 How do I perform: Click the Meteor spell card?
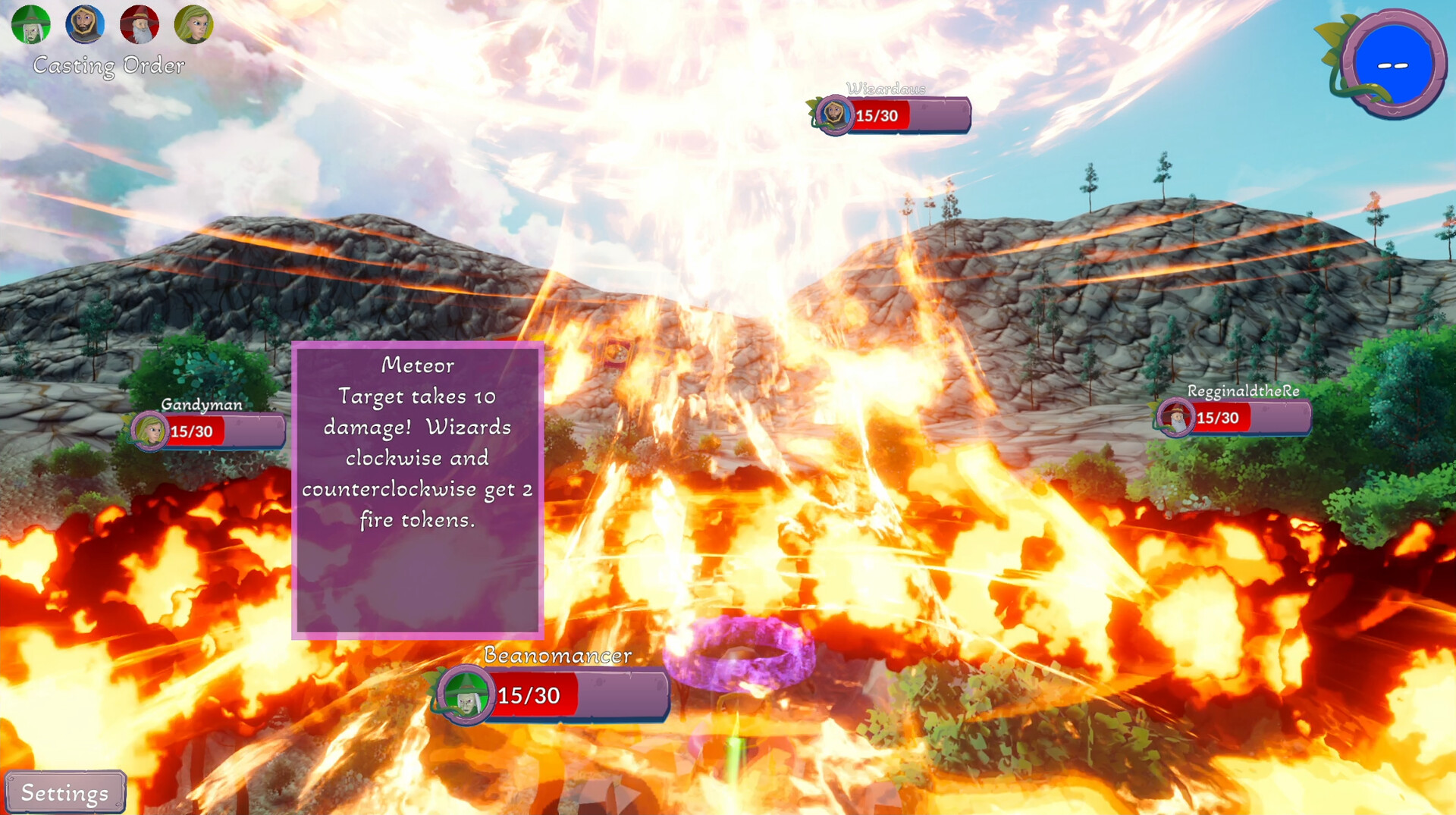[417, 489]
